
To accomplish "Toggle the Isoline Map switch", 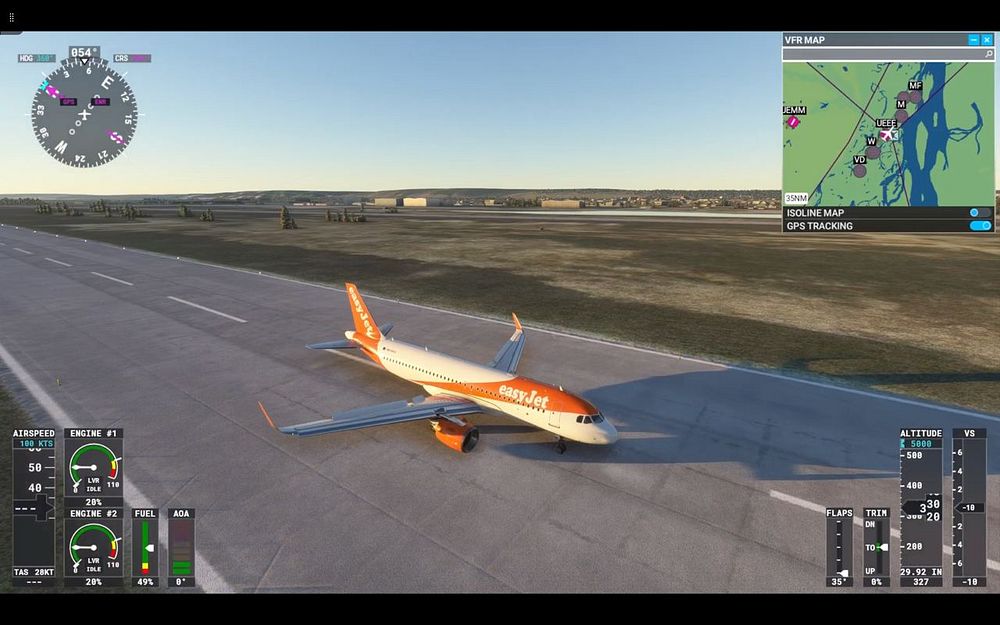I will [980, 212].
